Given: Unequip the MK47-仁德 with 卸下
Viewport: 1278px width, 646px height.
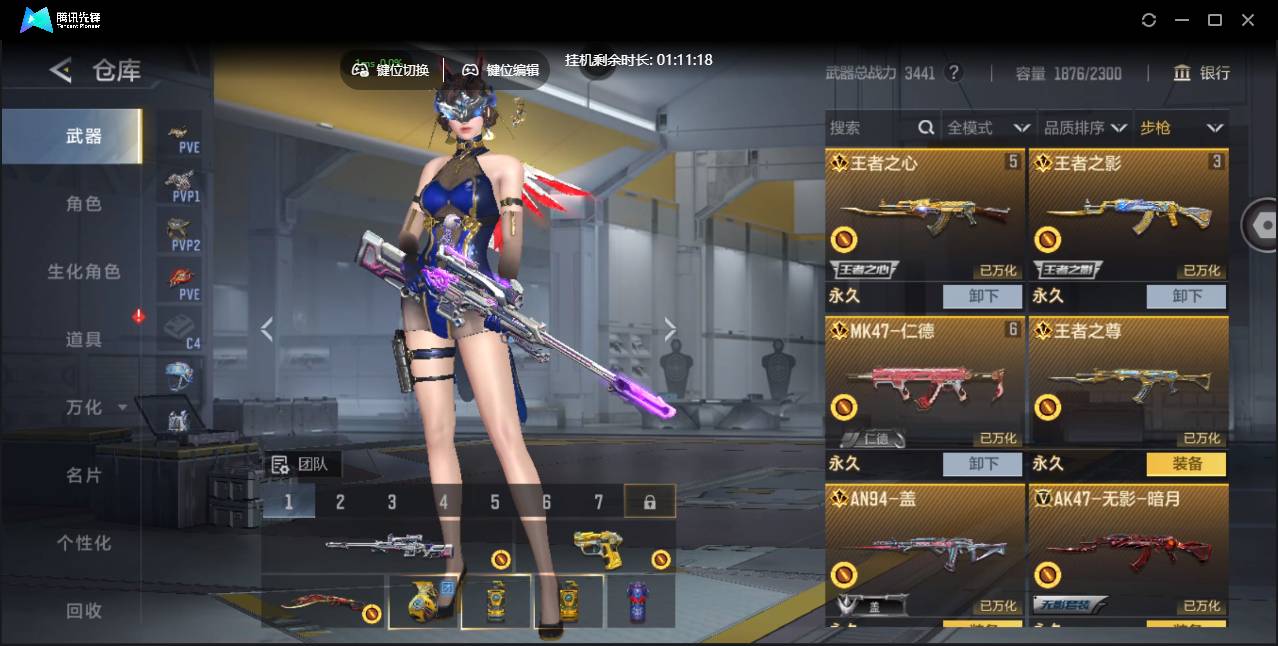Looking at the screenshot, I should 982,464.
